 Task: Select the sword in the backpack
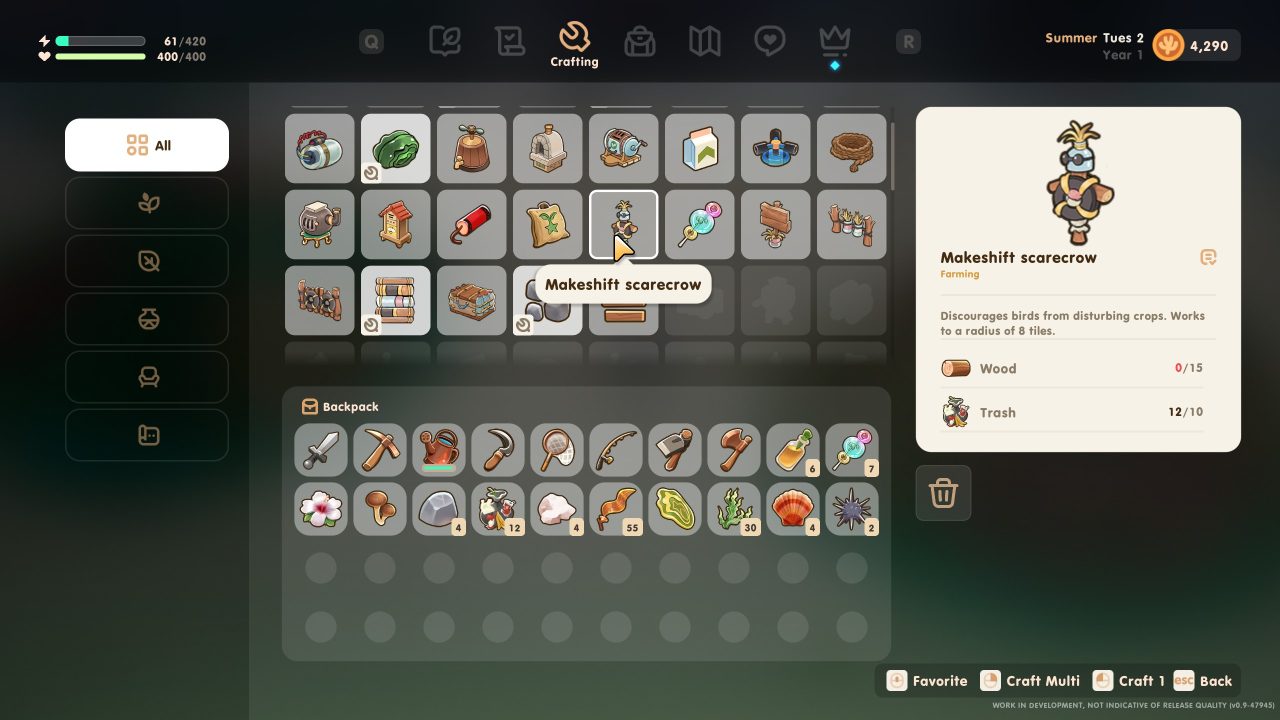321,450
